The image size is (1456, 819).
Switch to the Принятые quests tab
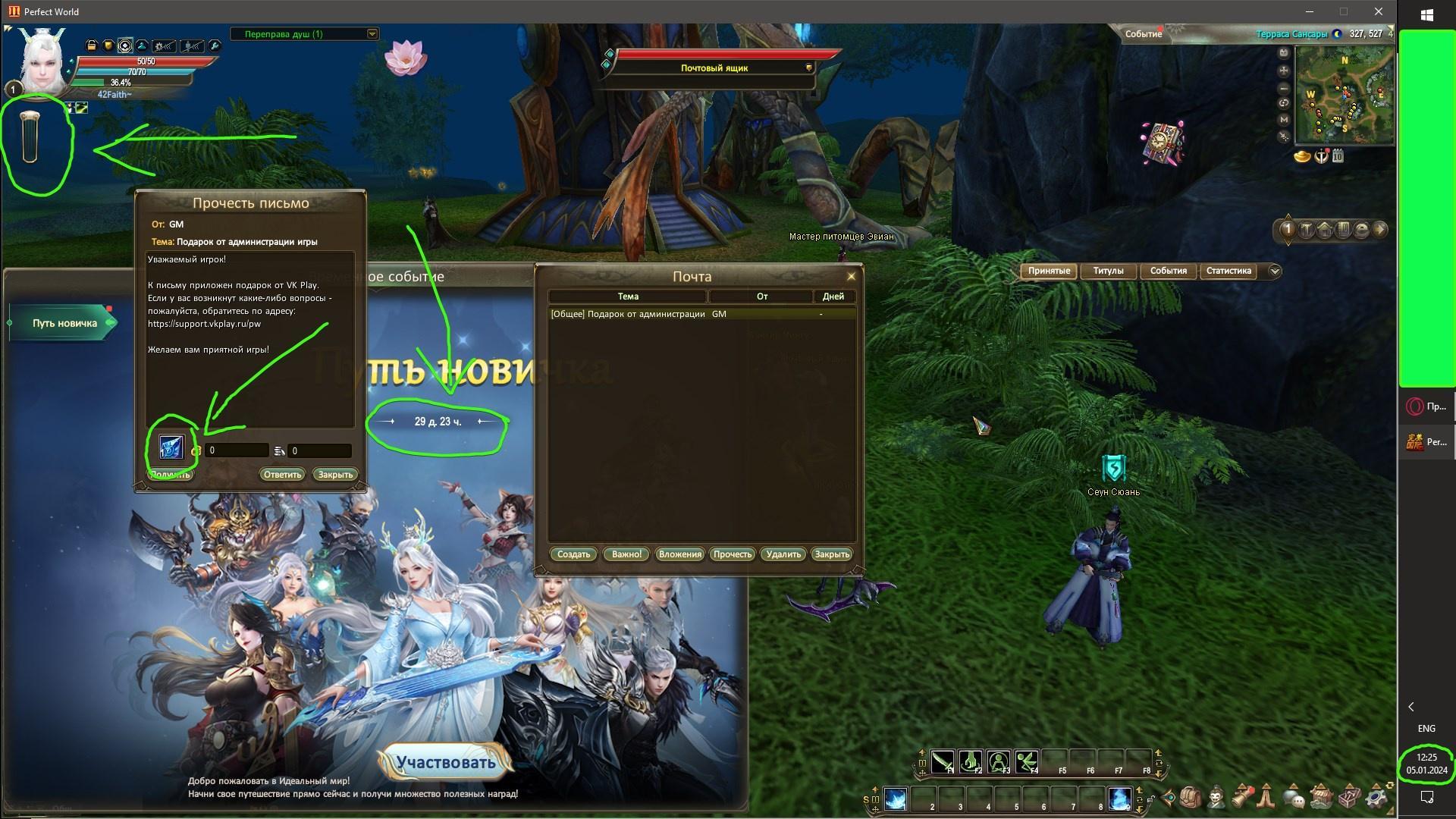1049,271
